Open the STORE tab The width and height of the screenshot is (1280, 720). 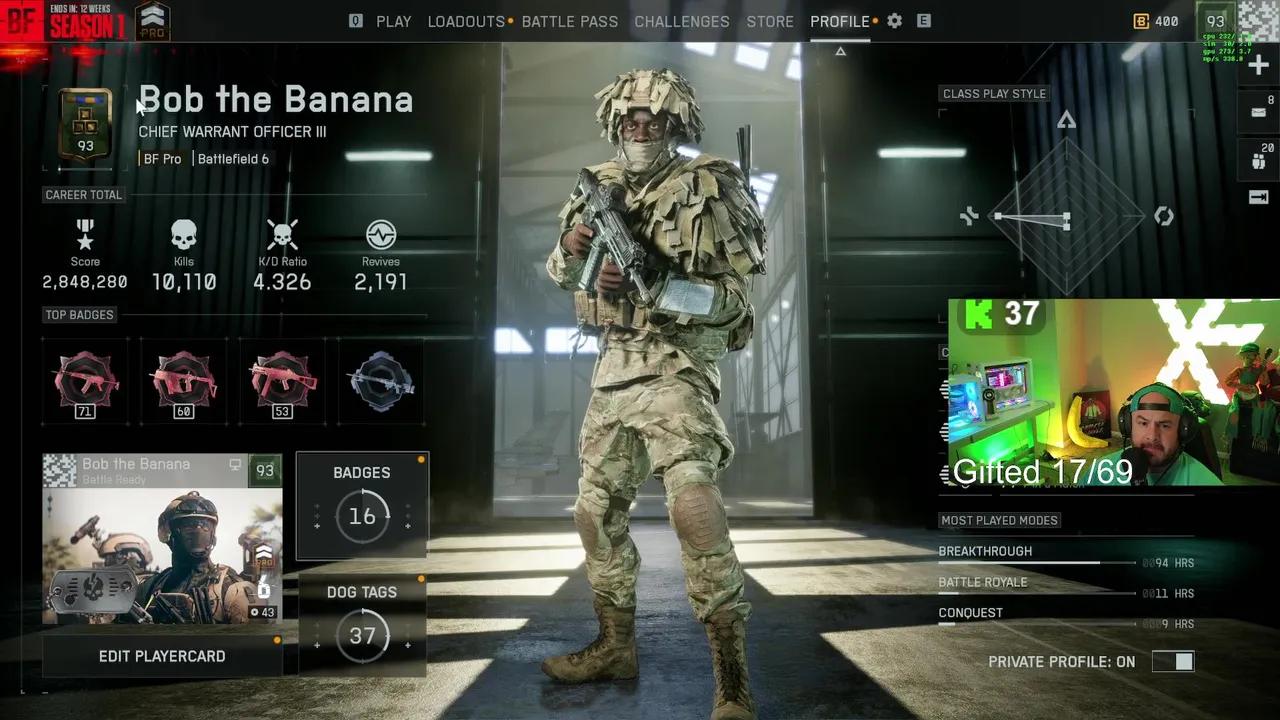tap(769, 21)
